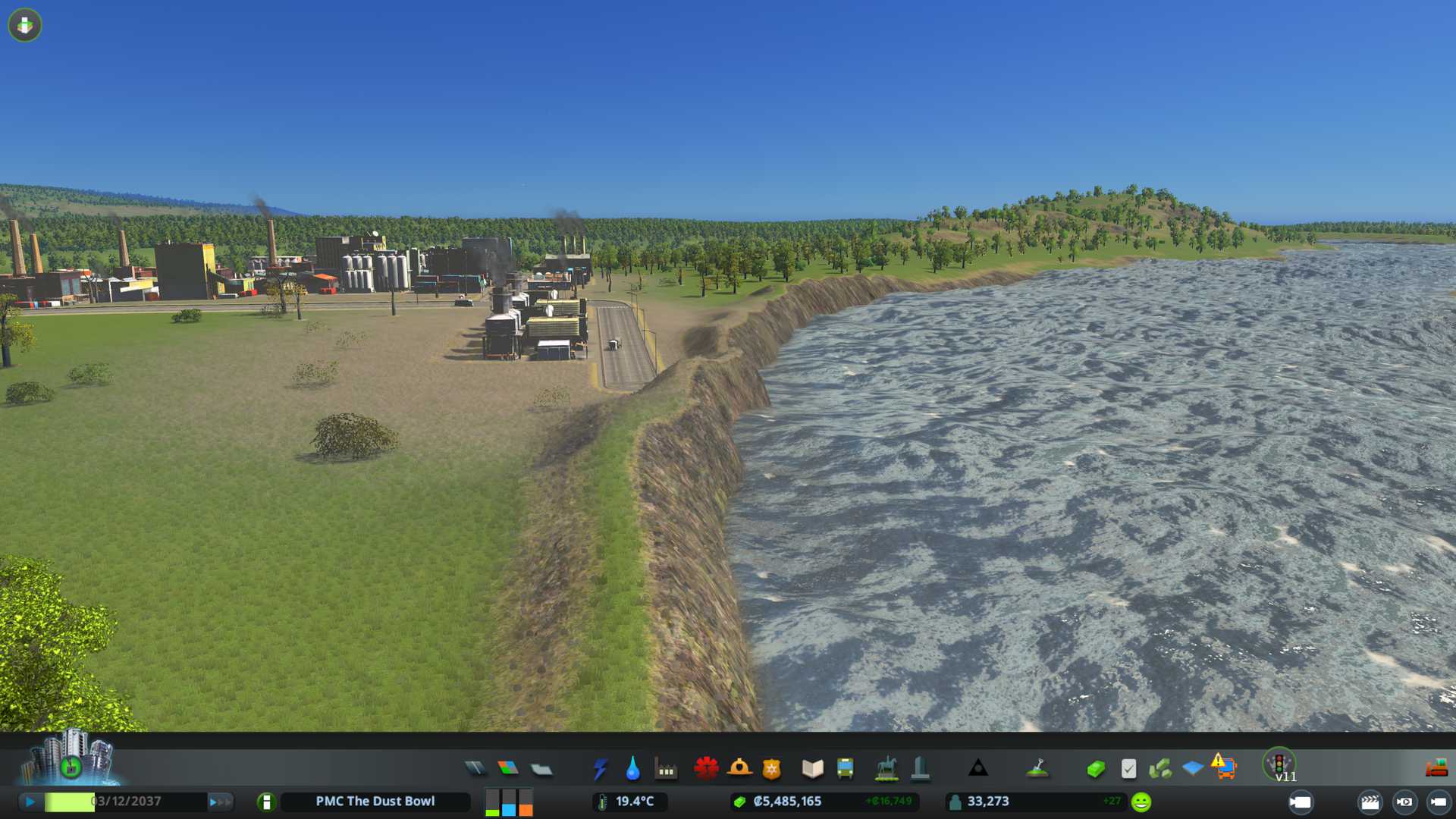
Task: Open the electricity build menu
Action: pyautogui.click(x=600, y=769)
